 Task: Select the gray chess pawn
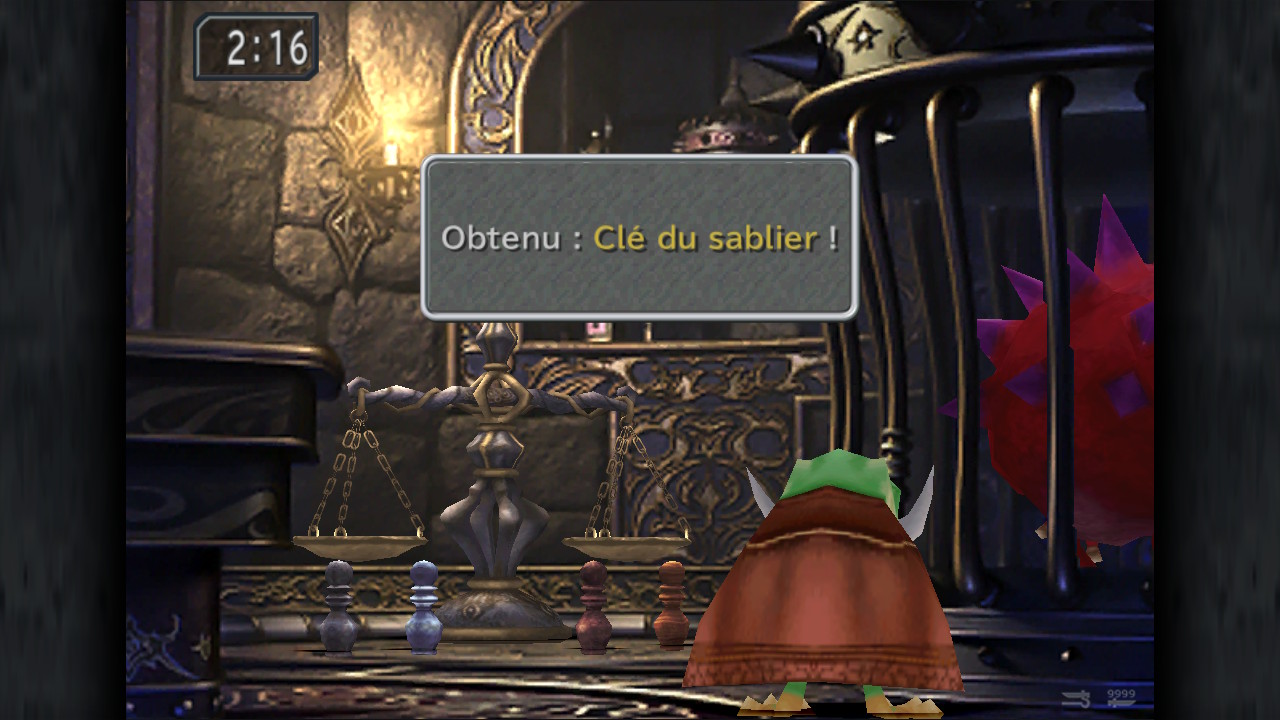pos(335,605)
